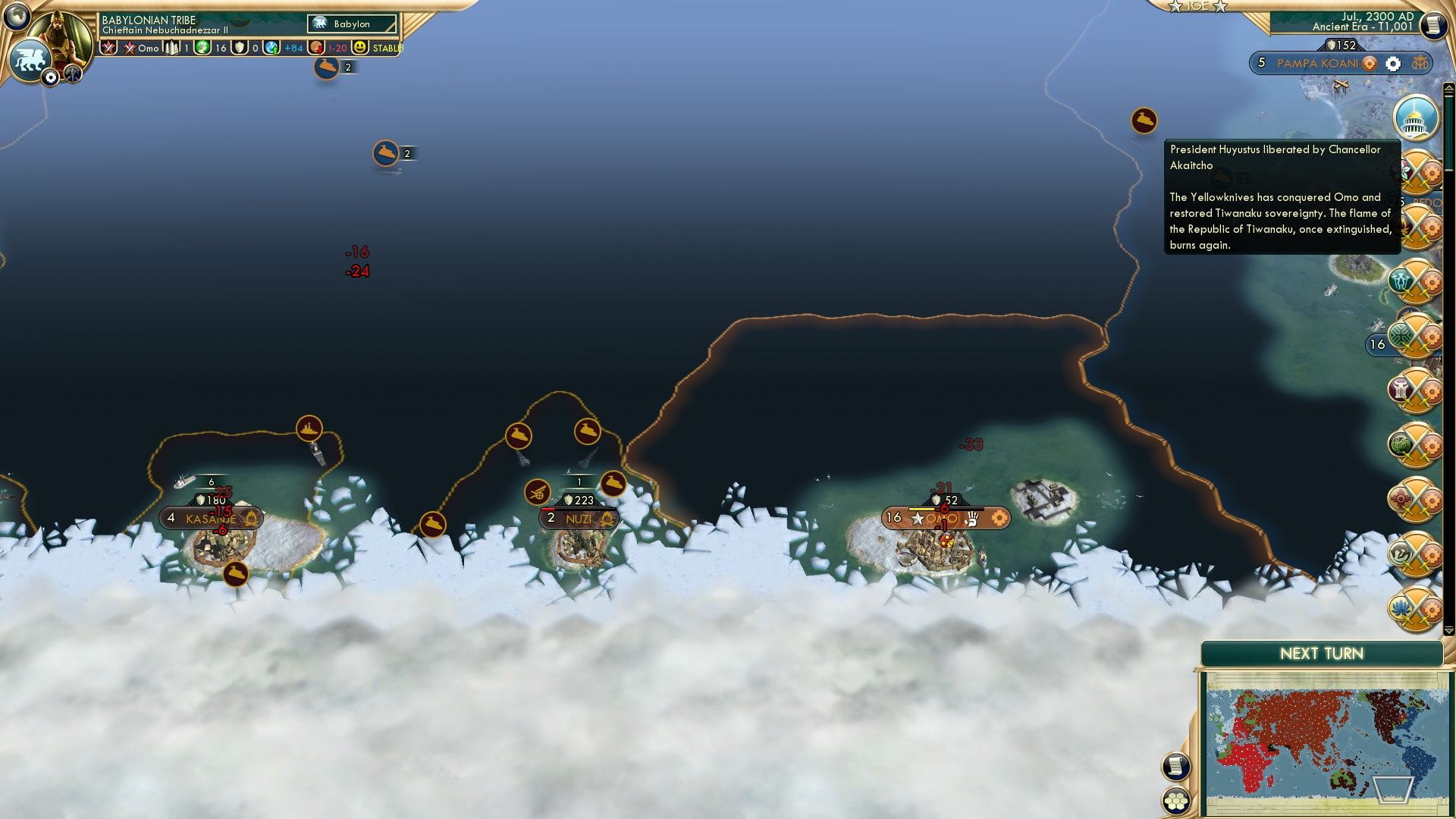This screenshot has height=819, width=1456.
Task: Open the Omo city banner
Action: coord(946,519)
